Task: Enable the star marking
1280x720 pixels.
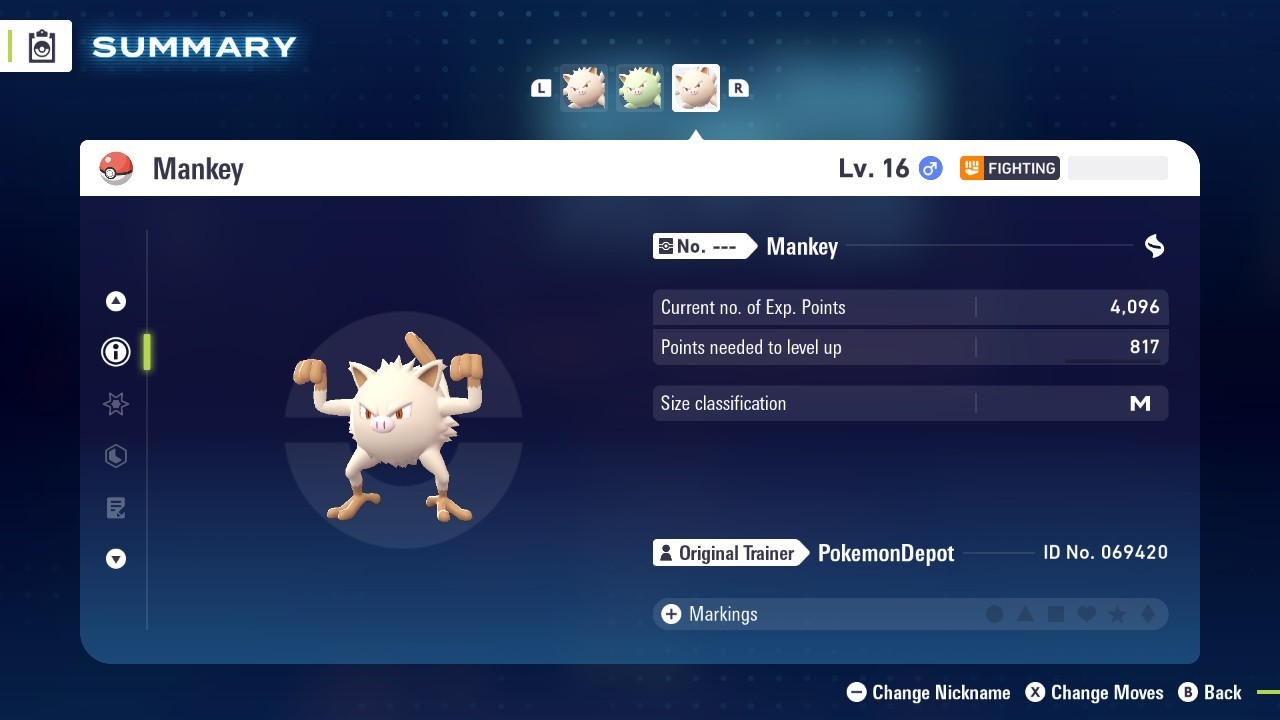Action: click(1117, 614)
